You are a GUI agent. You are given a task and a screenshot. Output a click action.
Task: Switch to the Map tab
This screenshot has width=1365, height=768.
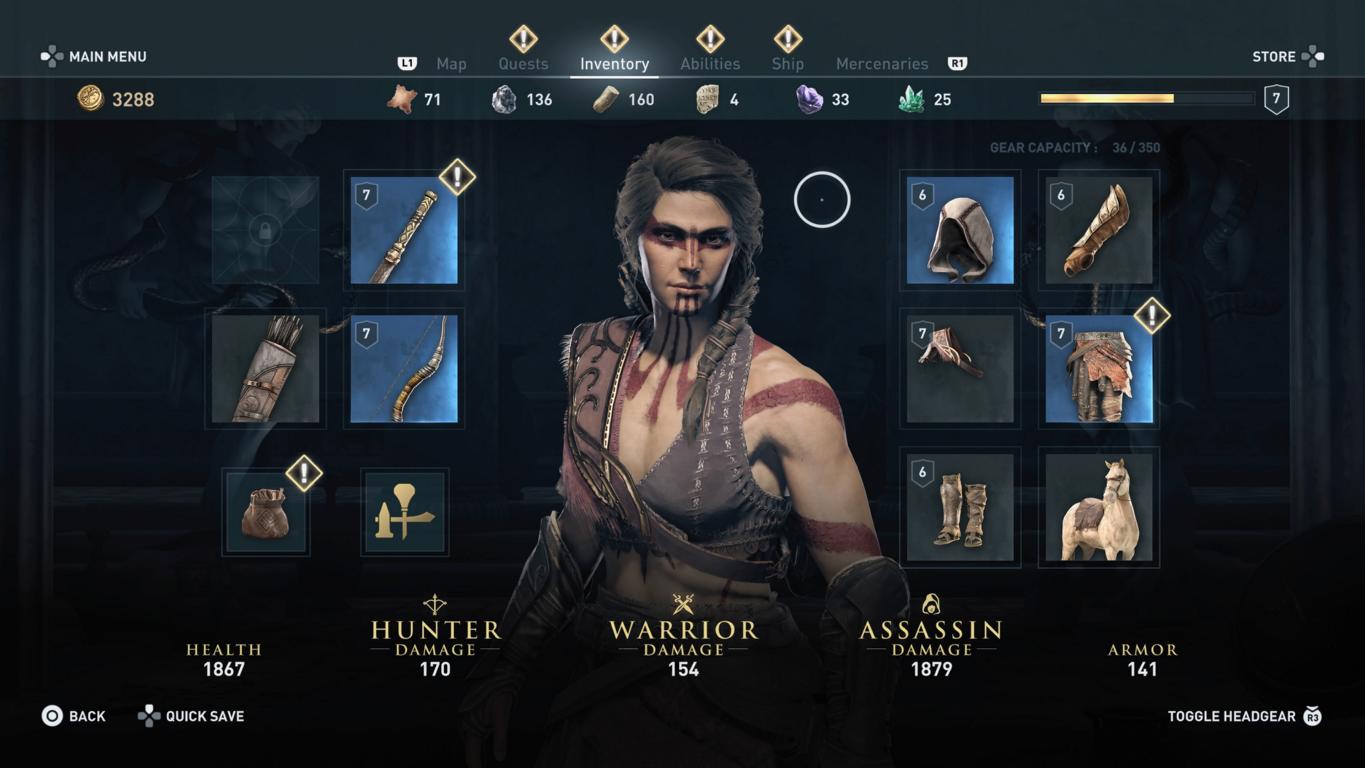(x=451, y=64)
